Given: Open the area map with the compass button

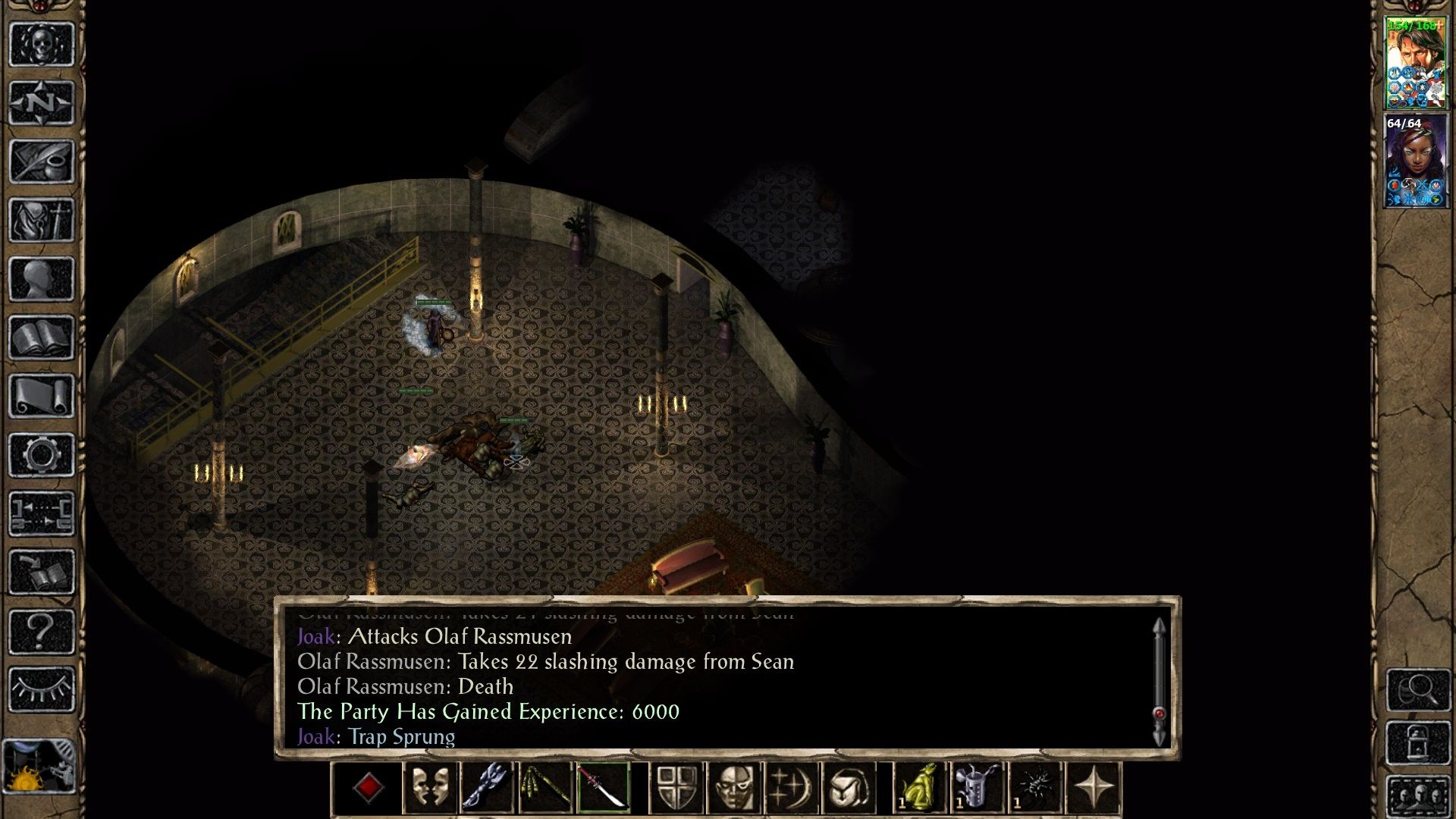Looking at the screenshot, I should tap(42, 102).
